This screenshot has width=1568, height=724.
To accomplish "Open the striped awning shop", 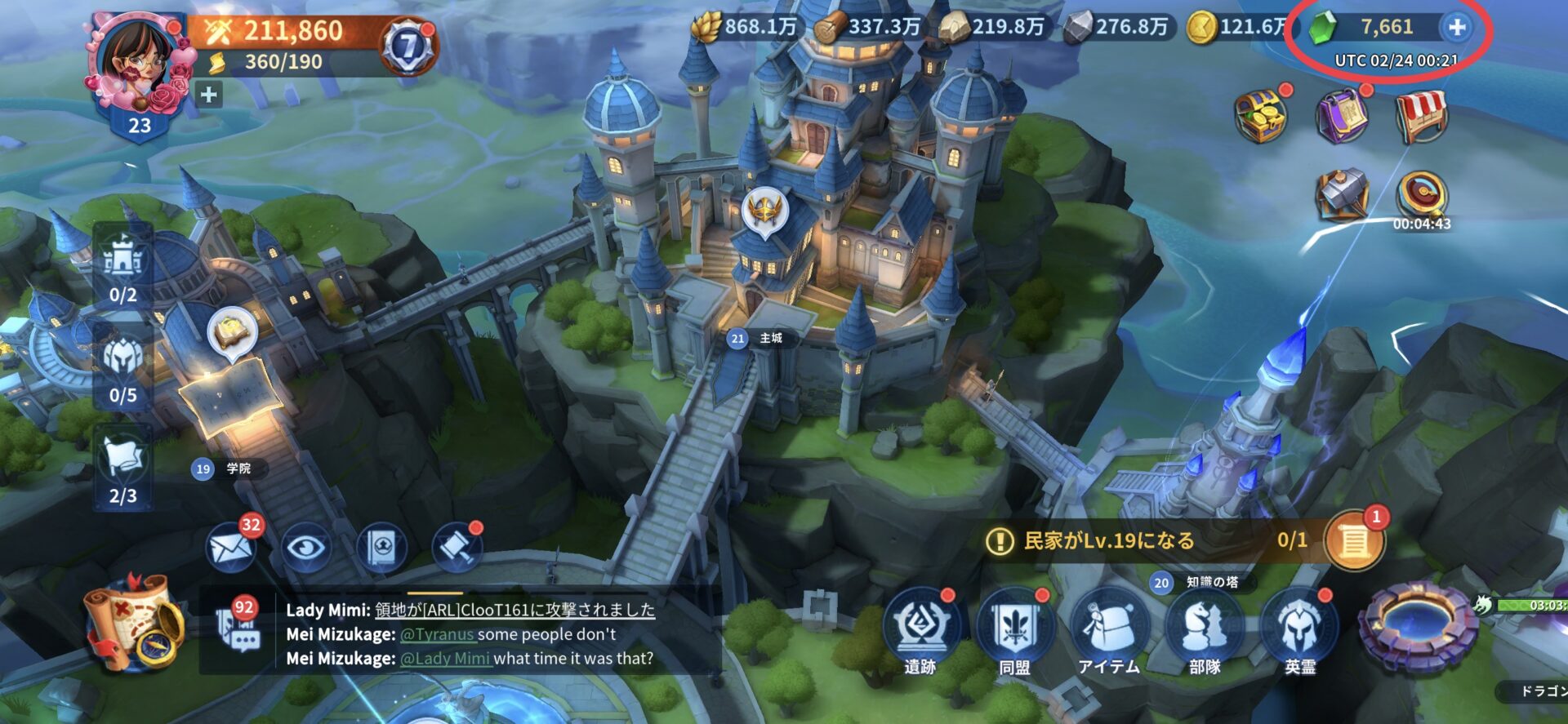I will [x=1422, y=117].
